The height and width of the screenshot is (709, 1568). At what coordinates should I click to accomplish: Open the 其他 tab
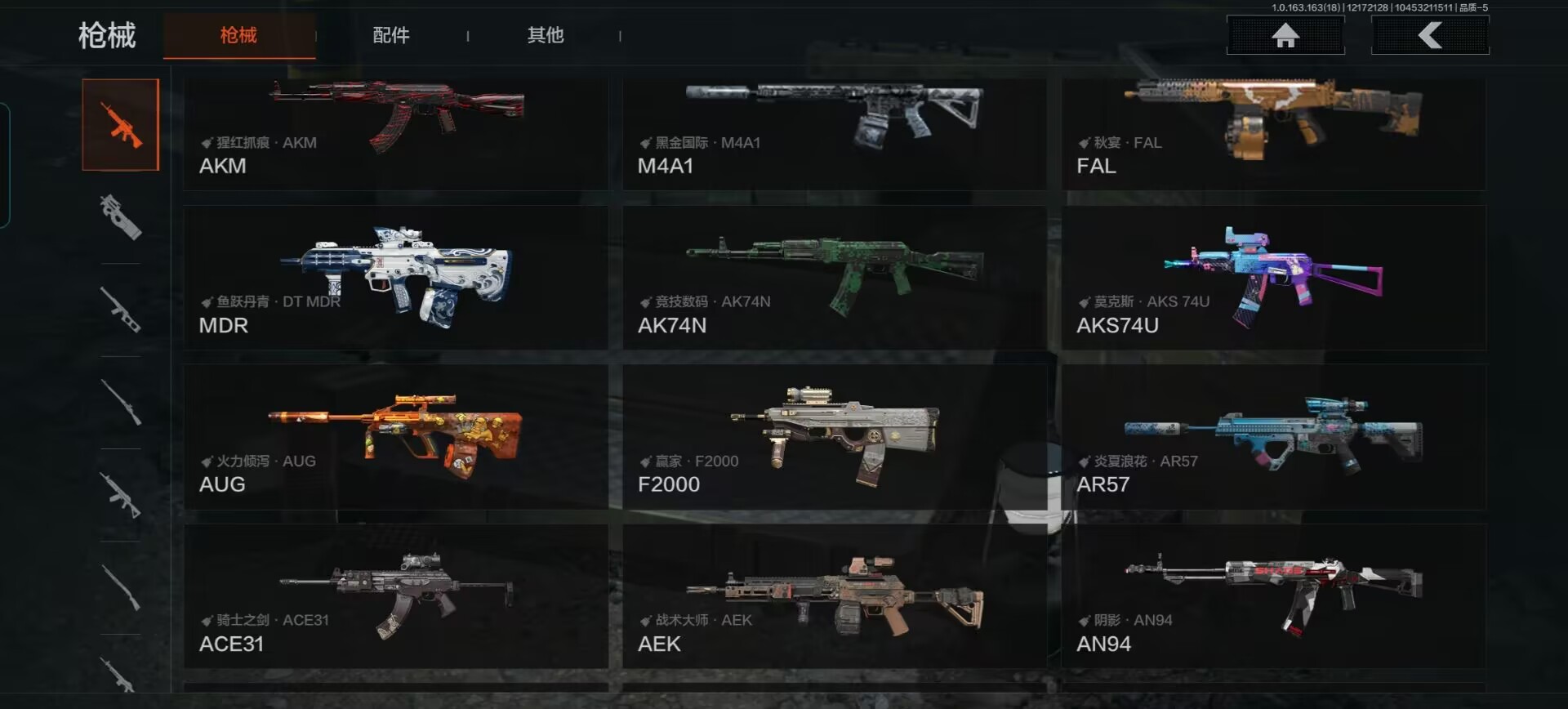[546, 35]
